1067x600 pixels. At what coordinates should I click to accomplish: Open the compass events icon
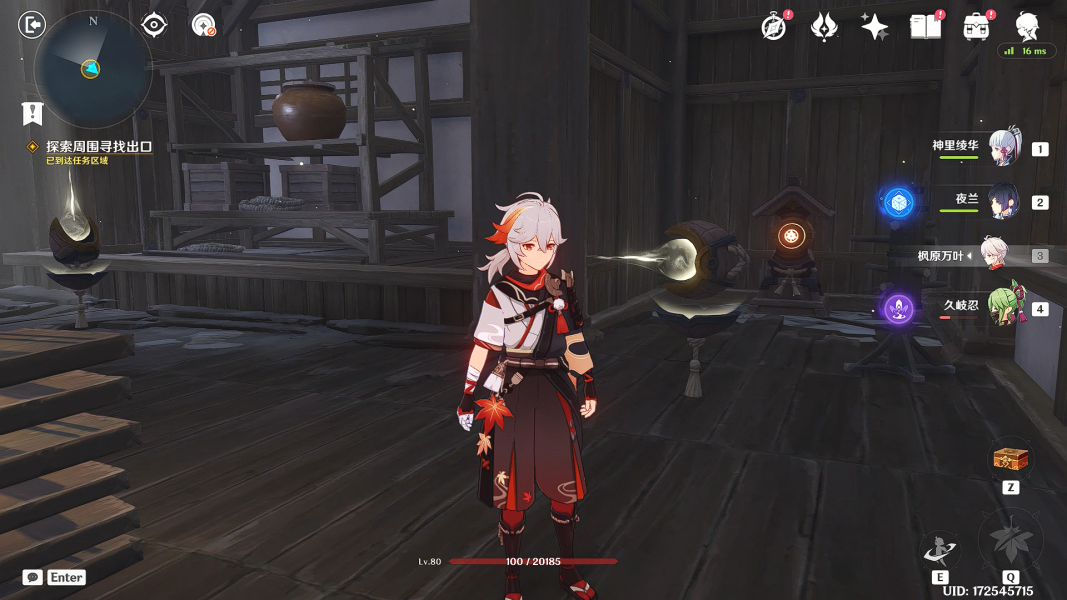pos(774,27)
